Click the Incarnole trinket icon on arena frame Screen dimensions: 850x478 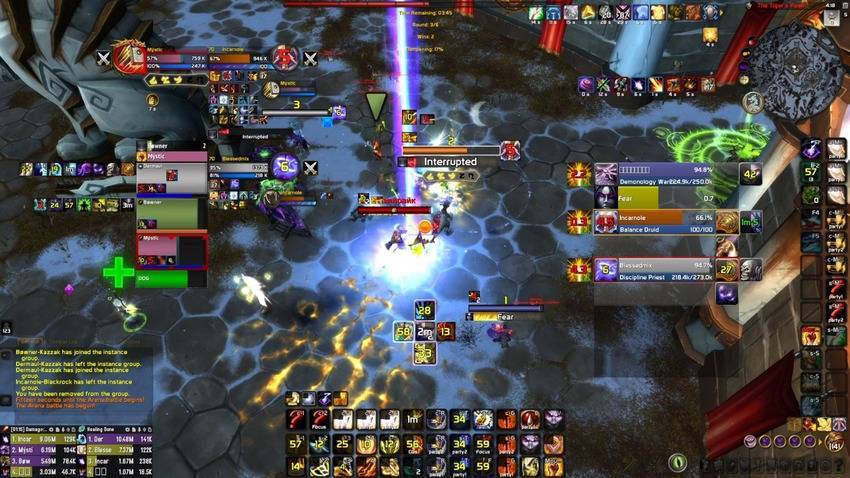coord(728,223)
